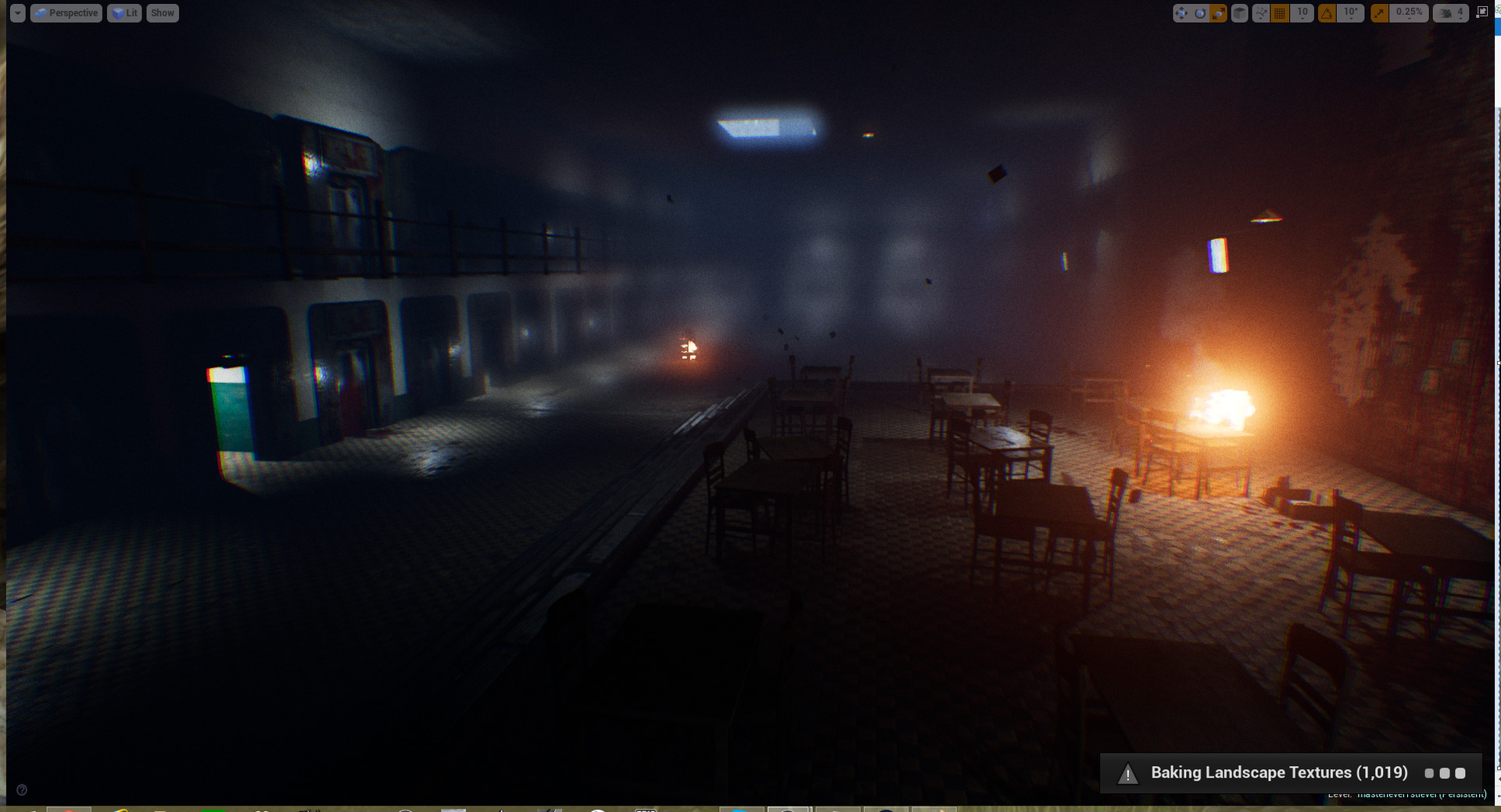
Task: Click the maximize viewport icon
Action: pyautogui.click(x=1481, y=13)
